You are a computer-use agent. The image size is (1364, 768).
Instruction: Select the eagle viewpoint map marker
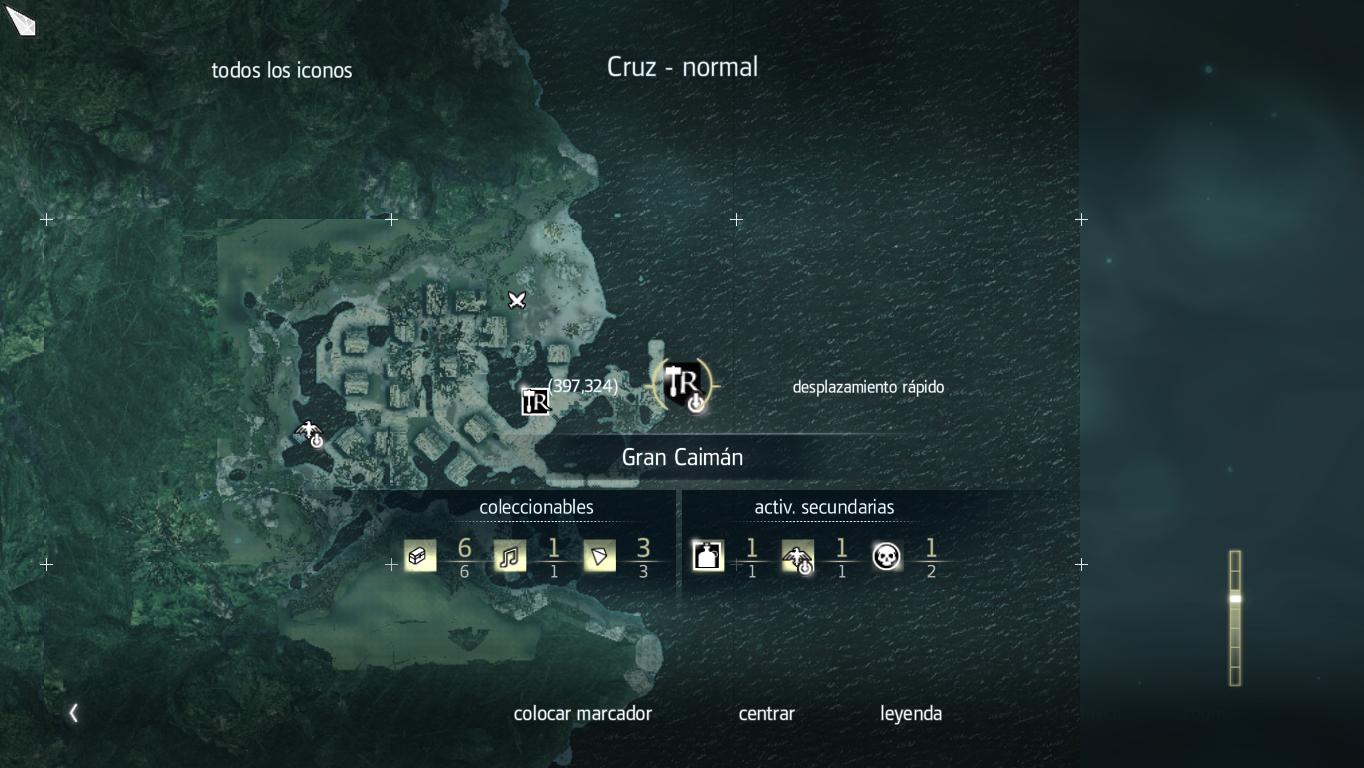pos(310,433)
